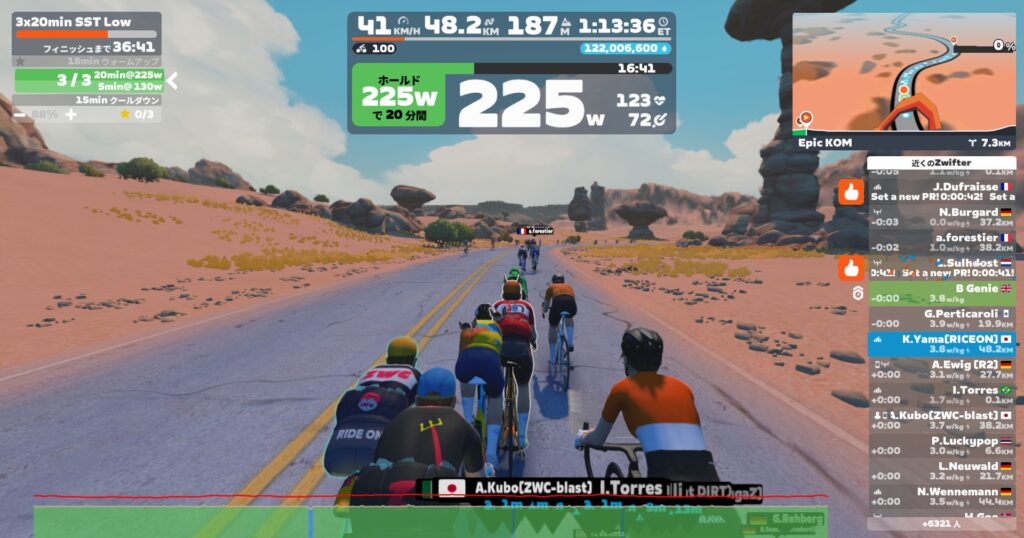Collapse the workout panel with the arrow
The image size is (1024, 538).
[x=172, y=80]
